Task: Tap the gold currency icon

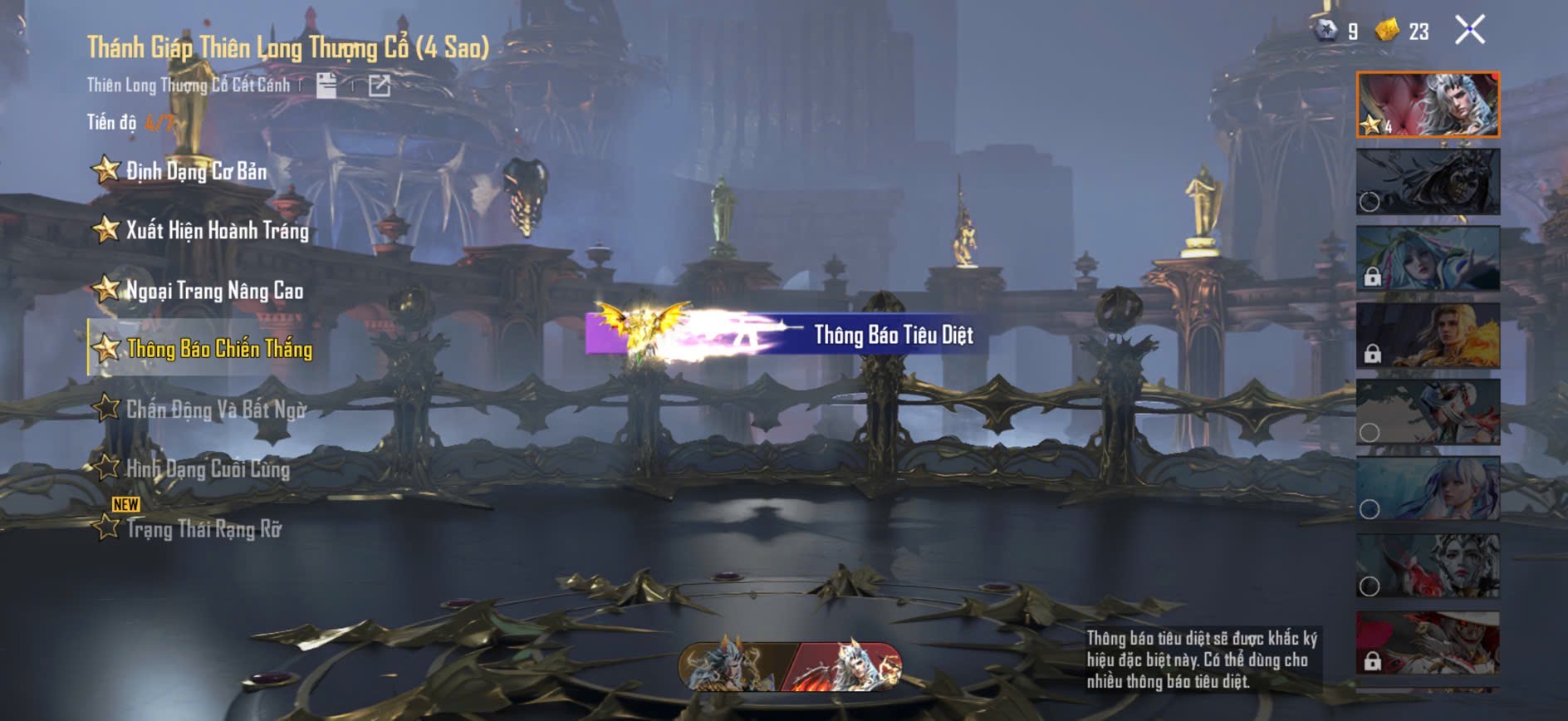Action: (1387, 31)
